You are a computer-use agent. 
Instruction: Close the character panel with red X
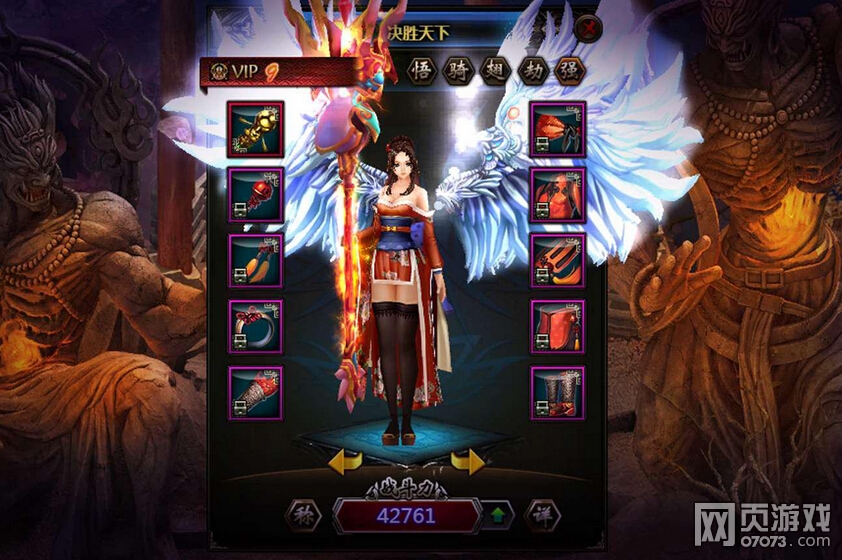[x=589, y=29]
